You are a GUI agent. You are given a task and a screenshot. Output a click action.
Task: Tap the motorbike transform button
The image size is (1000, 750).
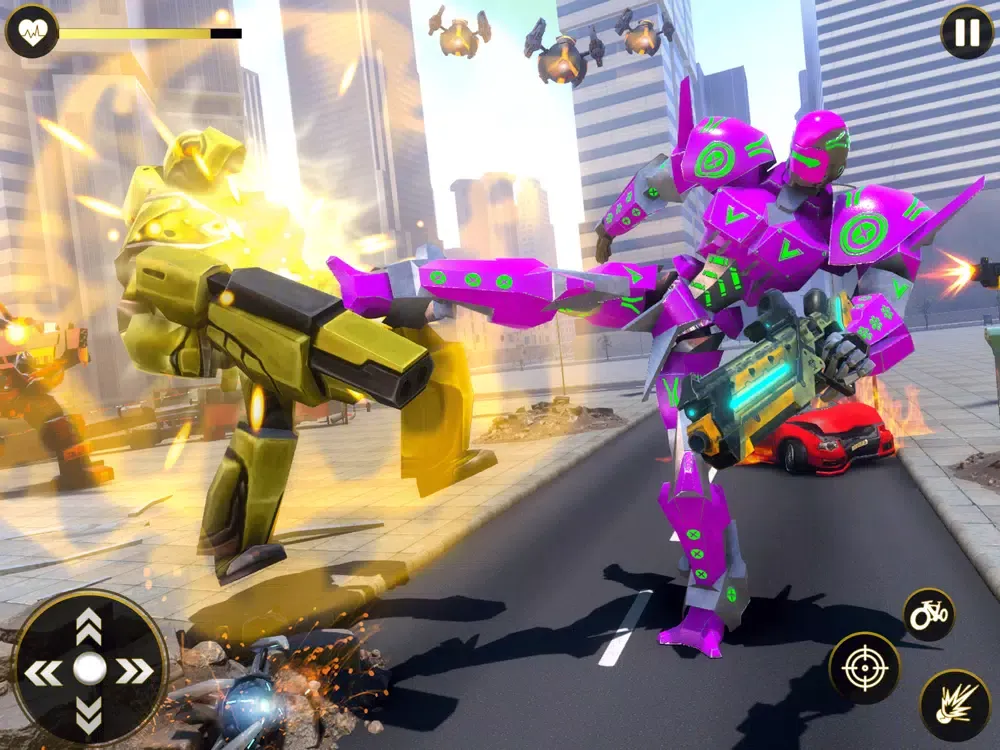pos(928,614)
